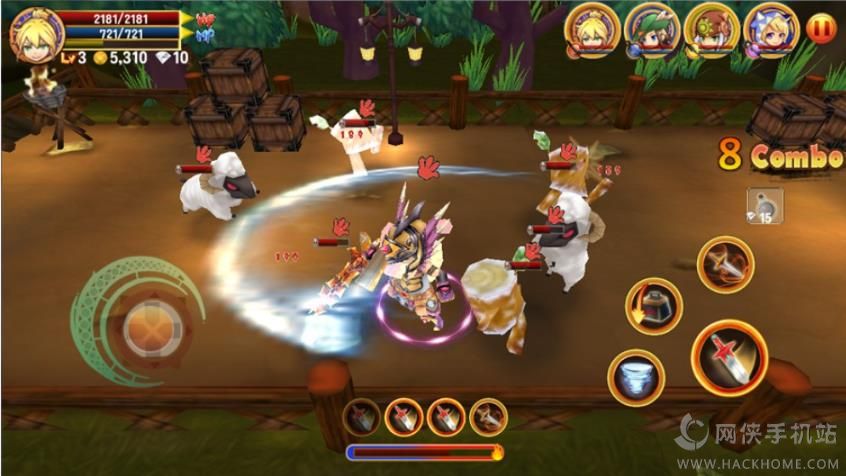The height and width of the screenshot is (476, 846).
Task: Trigger the spinning slash skill
Action: [725, 264]
